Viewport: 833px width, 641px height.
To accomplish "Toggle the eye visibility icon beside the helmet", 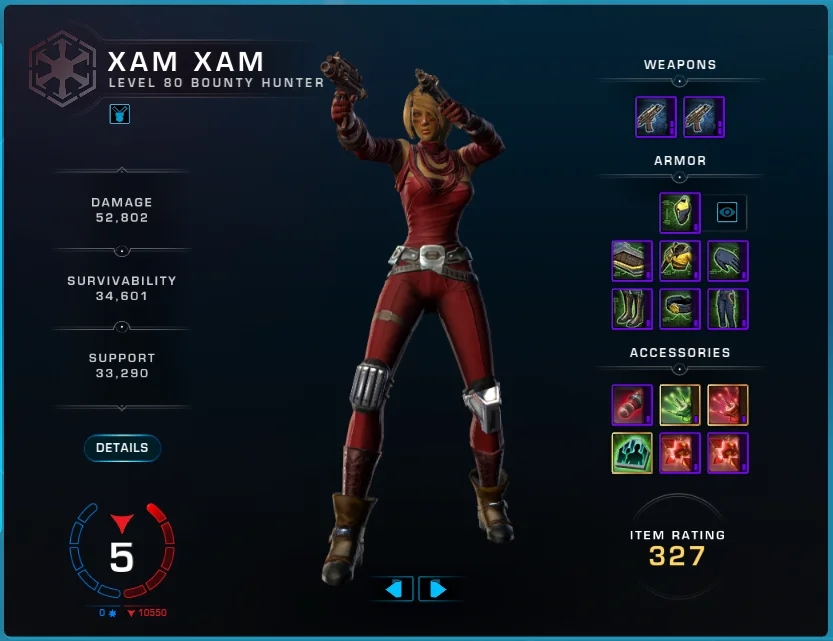I will pos(727,212).
